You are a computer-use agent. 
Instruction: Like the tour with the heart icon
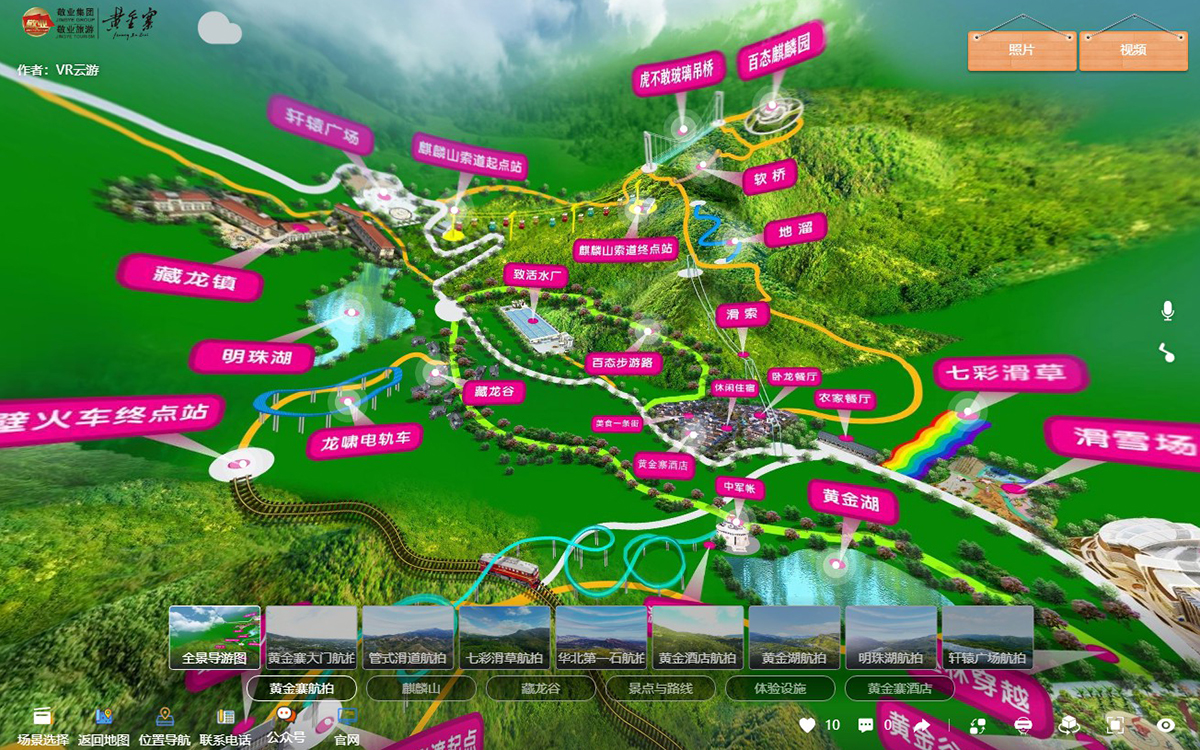(x=808, y=725)
